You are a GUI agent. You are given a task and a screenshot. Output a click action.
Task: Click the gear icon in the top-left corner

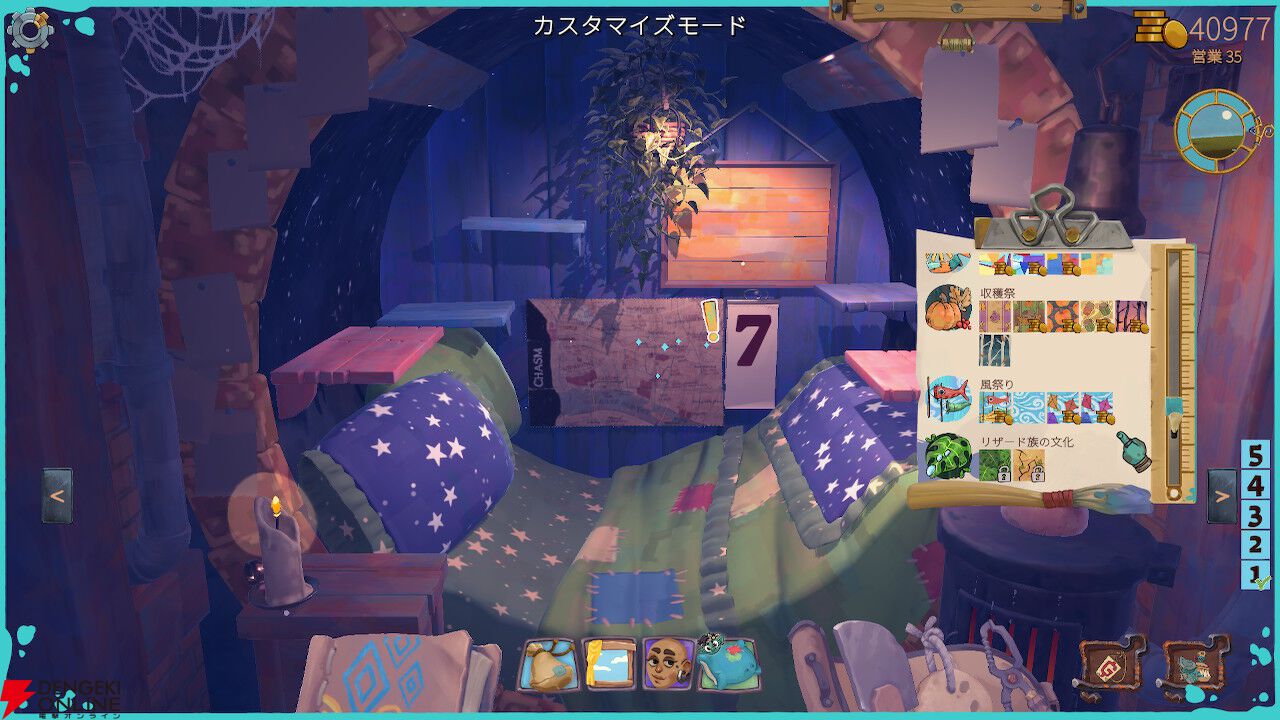pyautogui.click(x=30, y=30)
